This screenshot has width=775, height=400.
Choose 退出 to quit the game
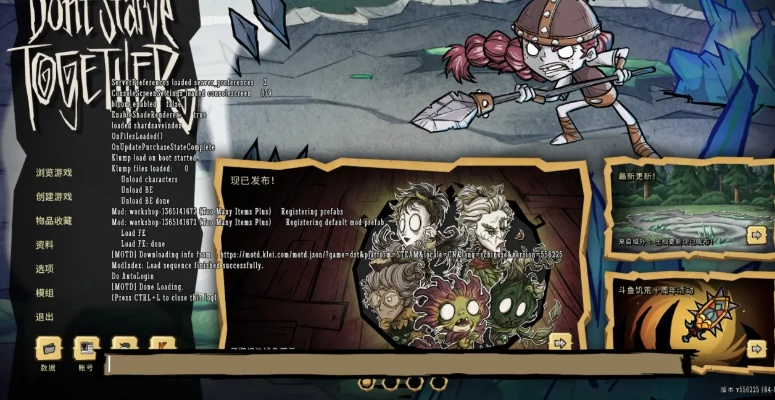pyautogui.click(x=44, y=317)
